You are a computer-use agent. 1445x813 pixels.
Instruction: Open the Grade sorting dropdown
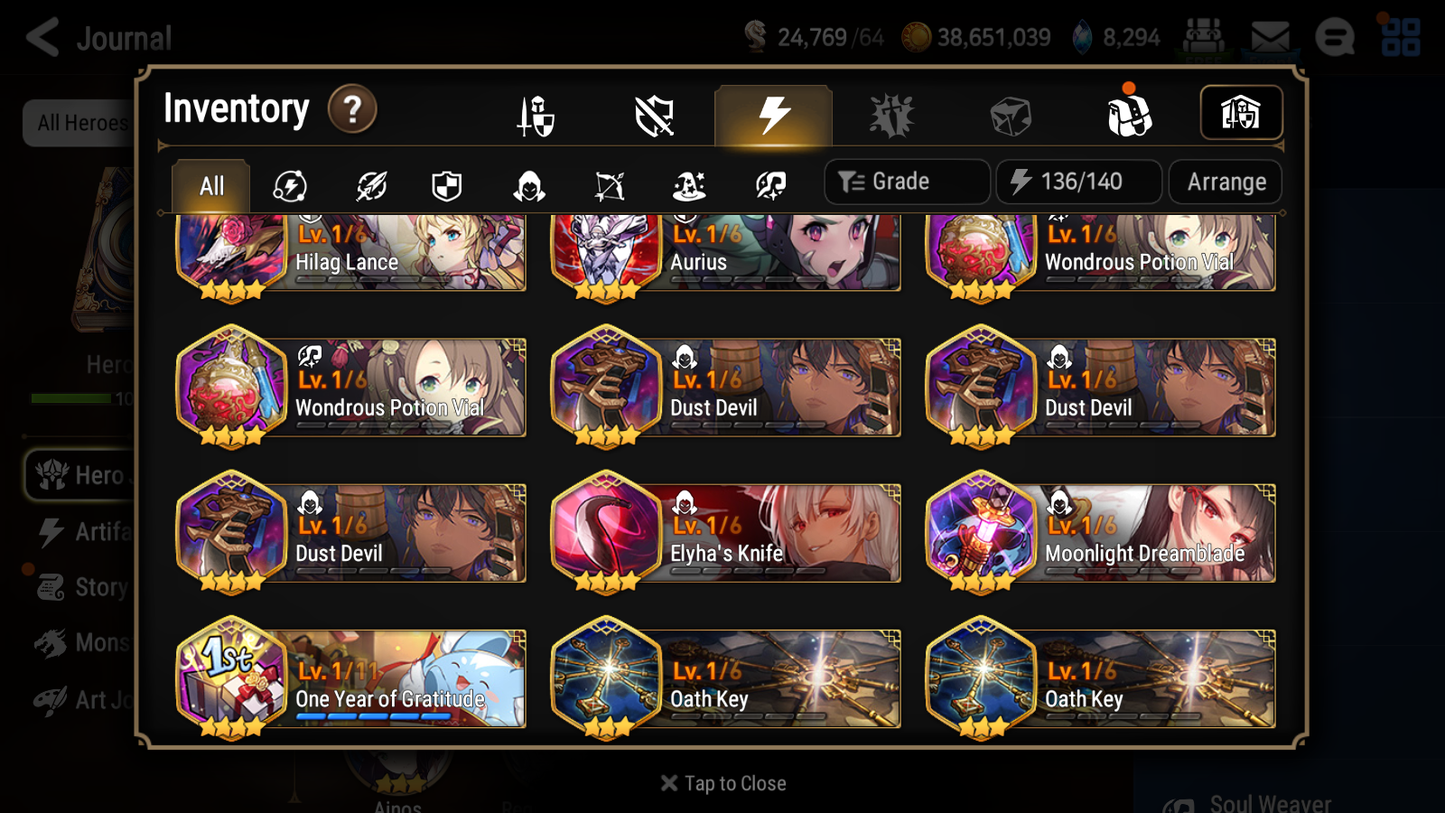tap(906, 181)
